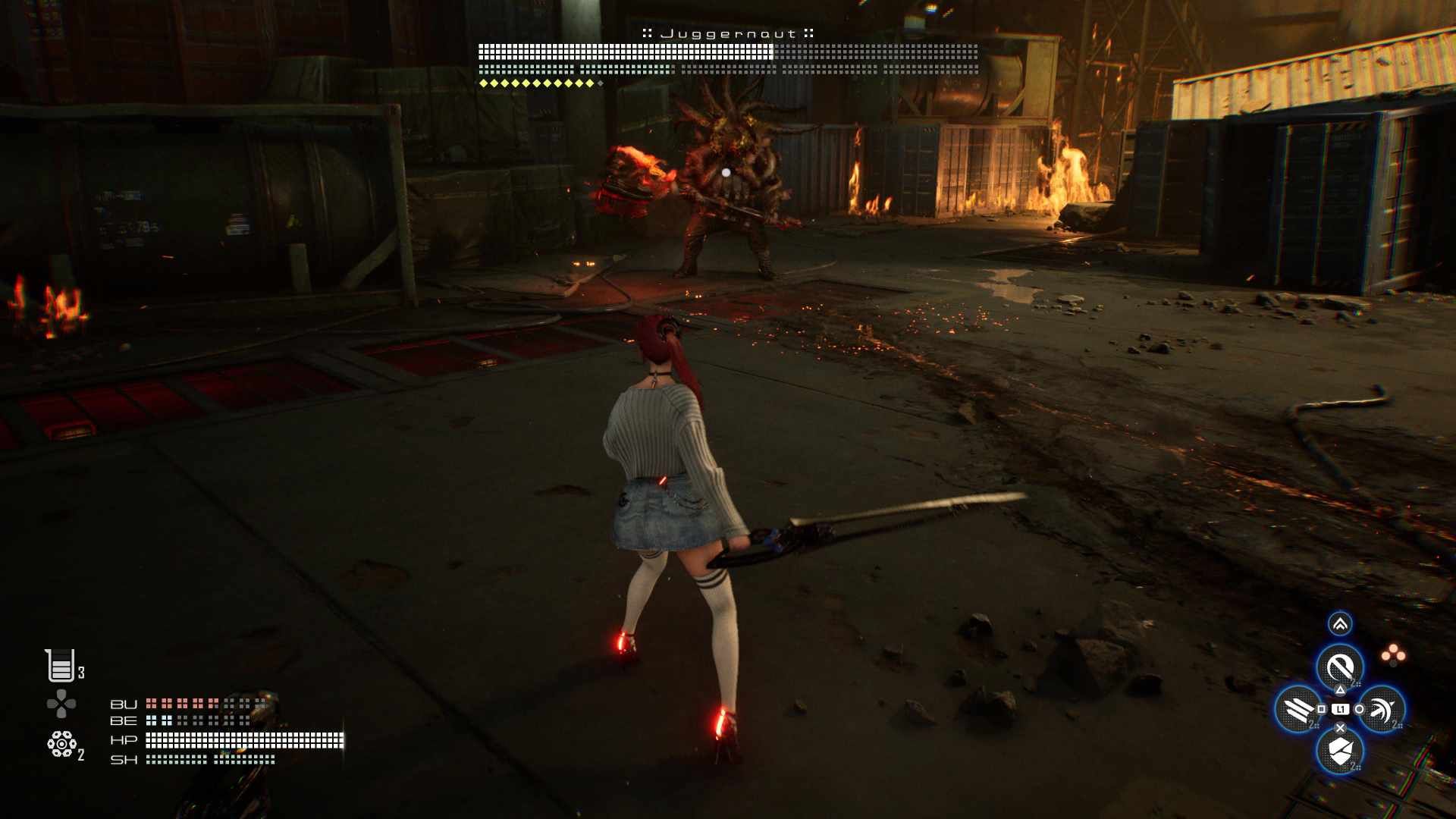
Task: Click the Circle button glyph in the skill wheel
Action: click(1360, 710)
